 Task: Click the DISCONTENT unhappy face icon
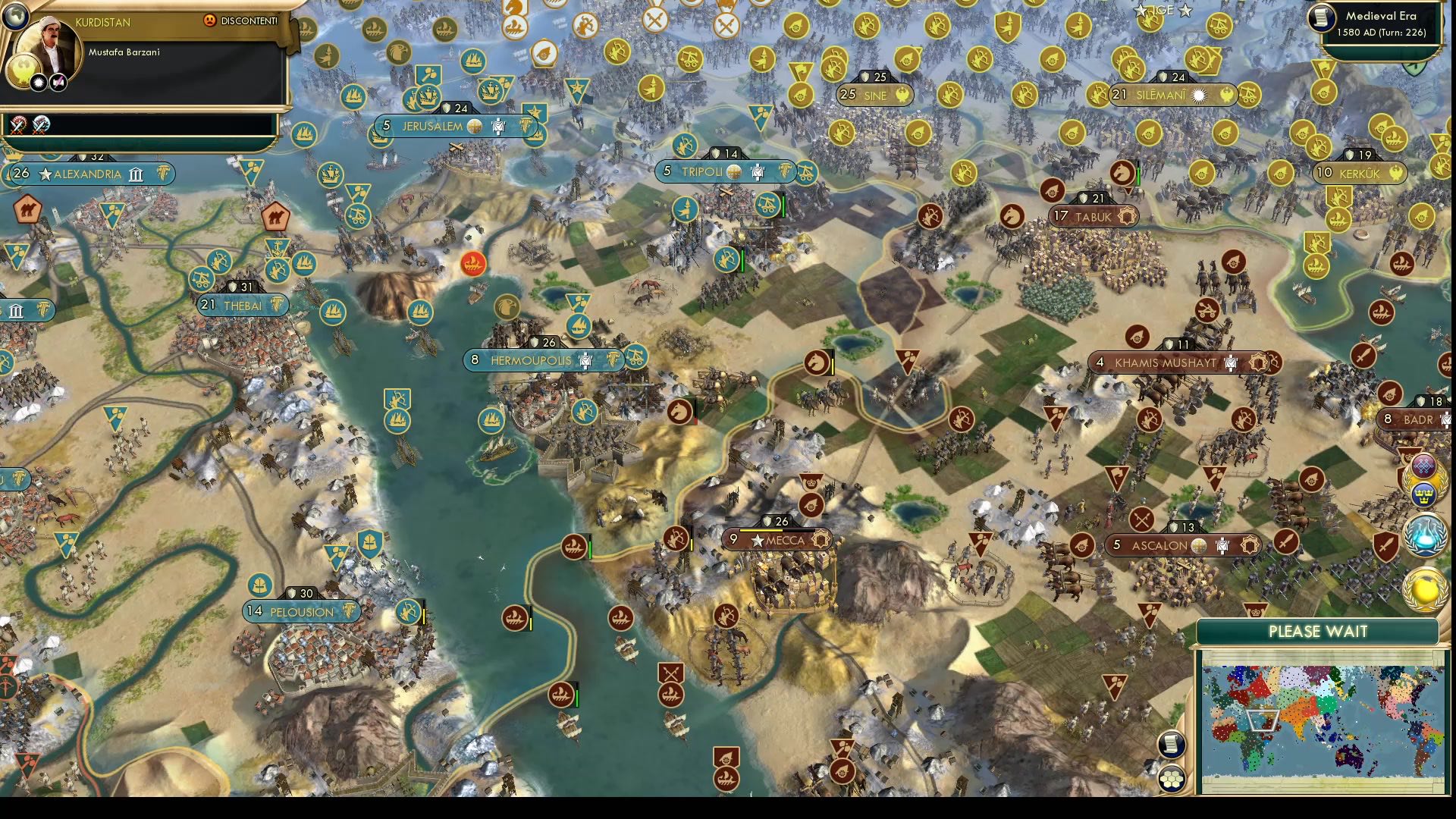pos(210,21)
